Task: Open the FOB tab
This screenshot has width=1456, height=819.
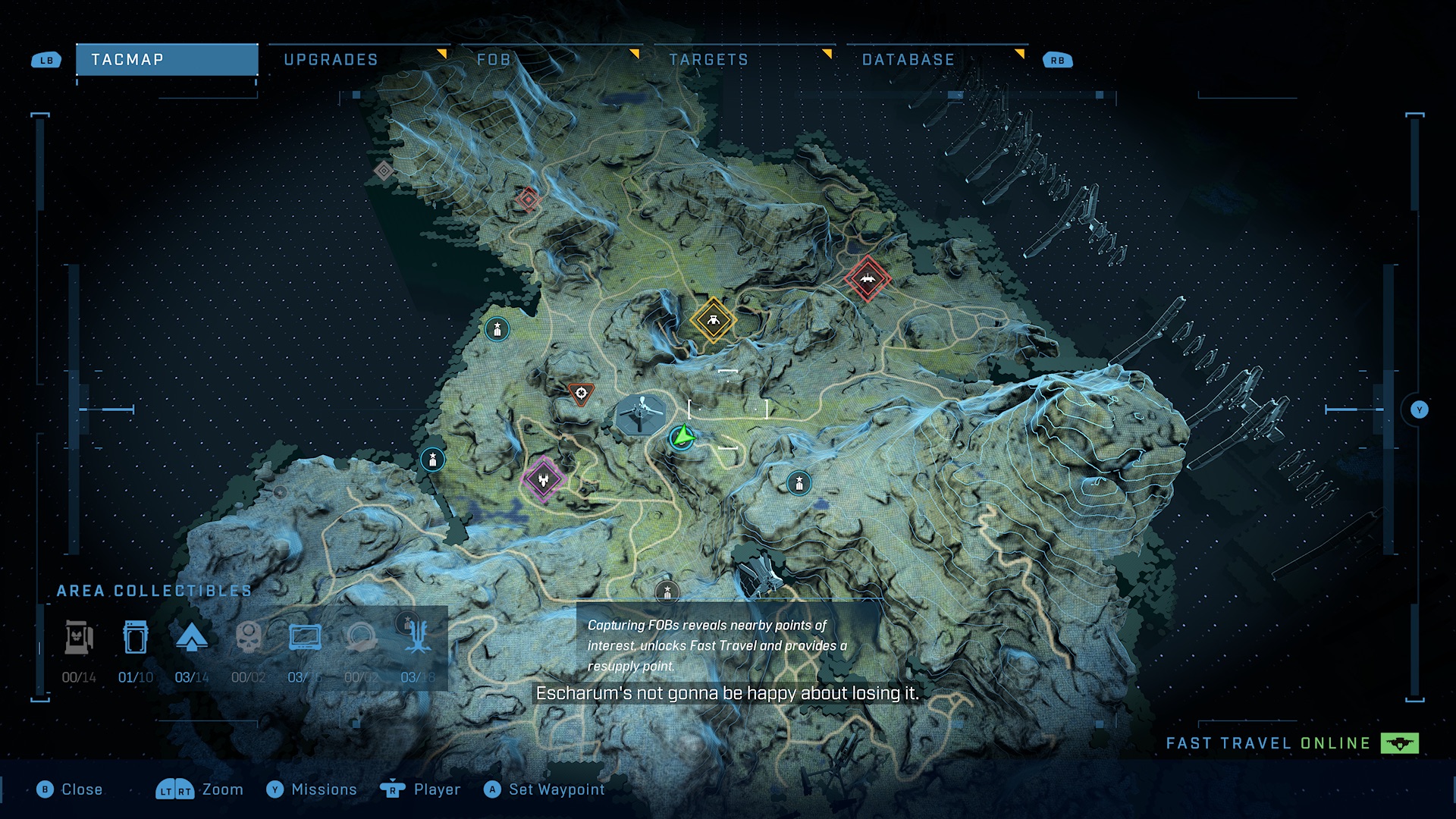Action: coord(493,60)
